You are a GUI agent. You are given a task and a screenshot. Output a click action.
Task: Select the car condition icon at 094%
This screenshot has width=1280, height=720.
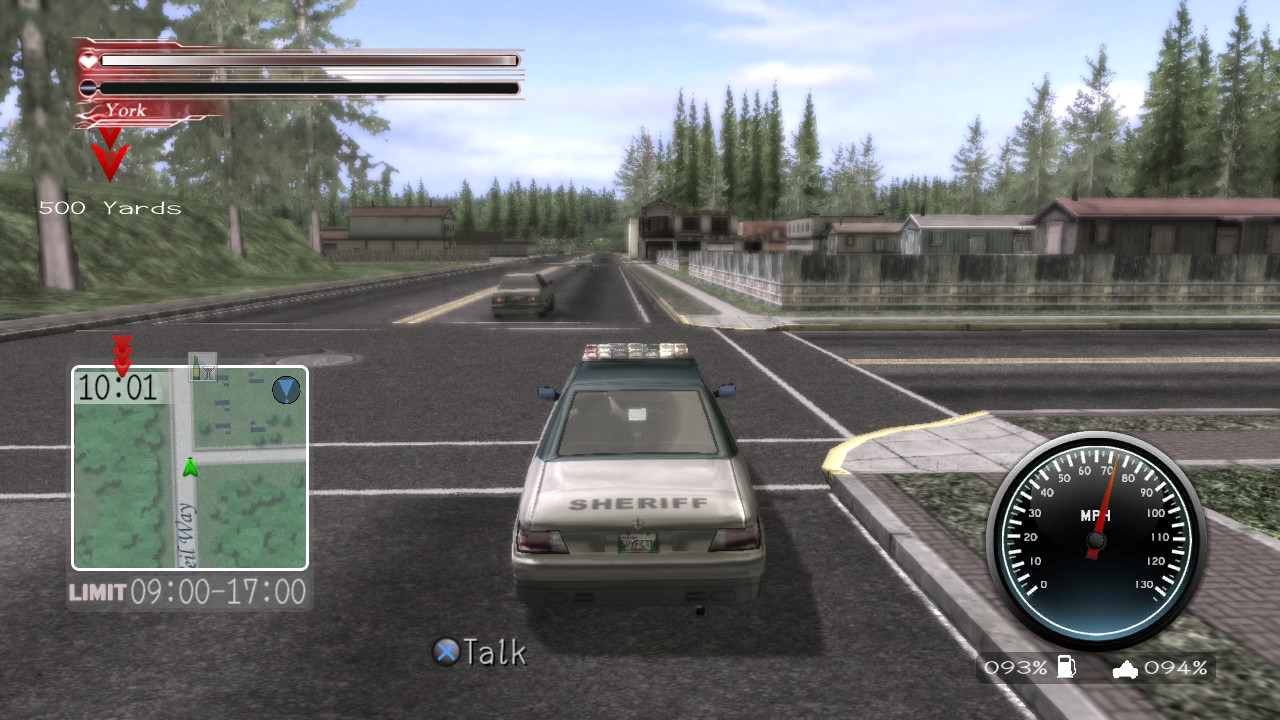(1126, 667)
